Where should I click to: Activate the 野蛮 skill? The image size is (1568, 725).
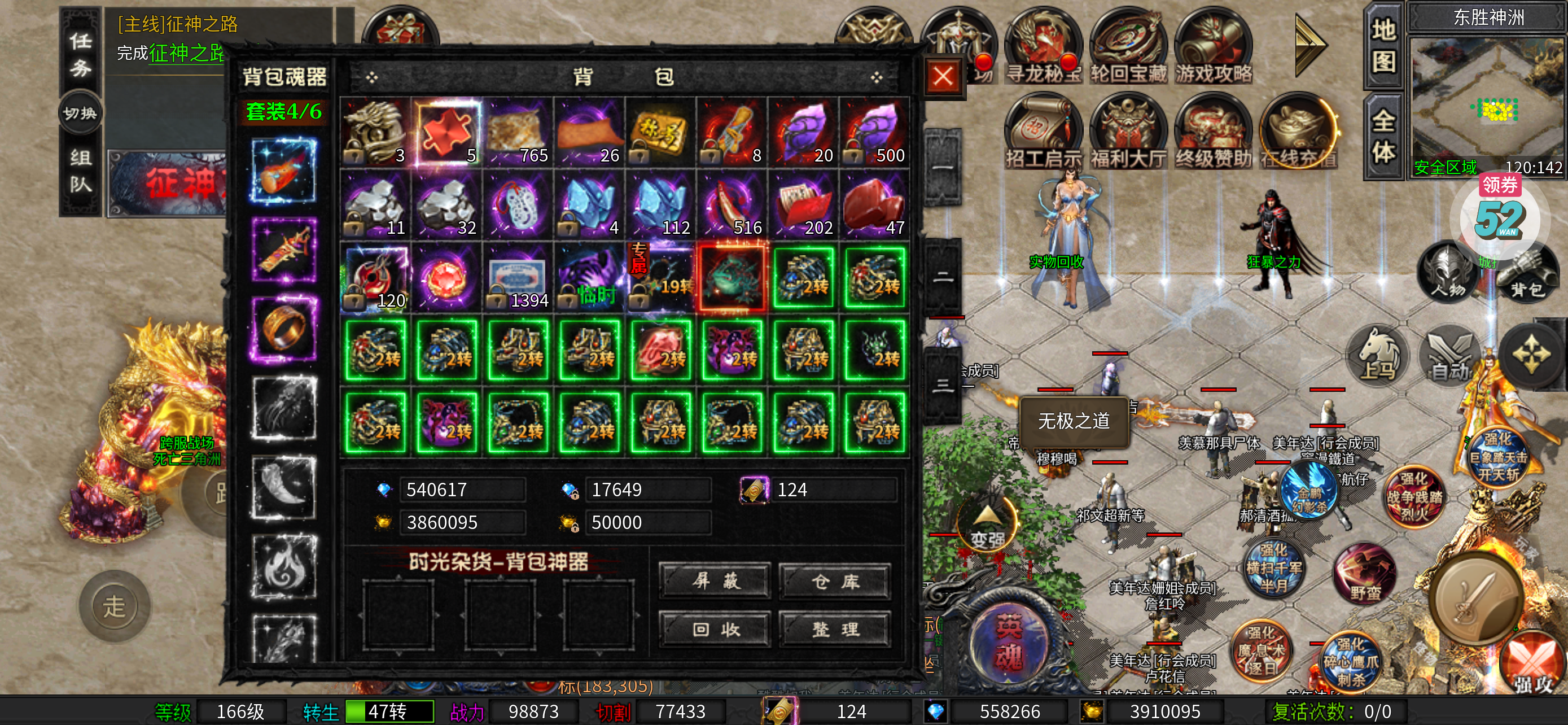coord(1365,574)
